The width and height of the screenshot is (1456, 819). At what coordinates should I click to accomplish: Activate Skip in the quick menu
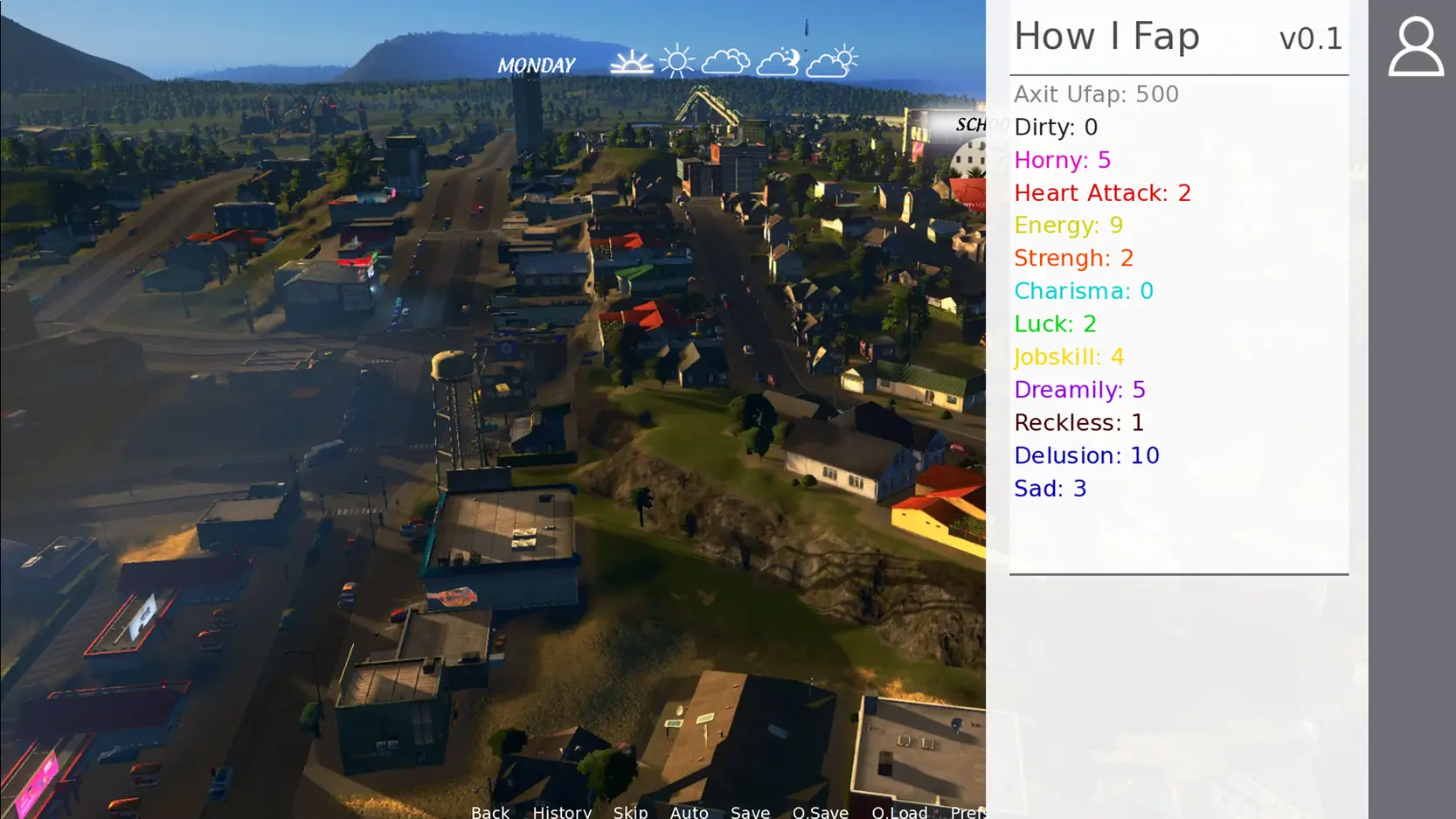[x=630, y=811]
